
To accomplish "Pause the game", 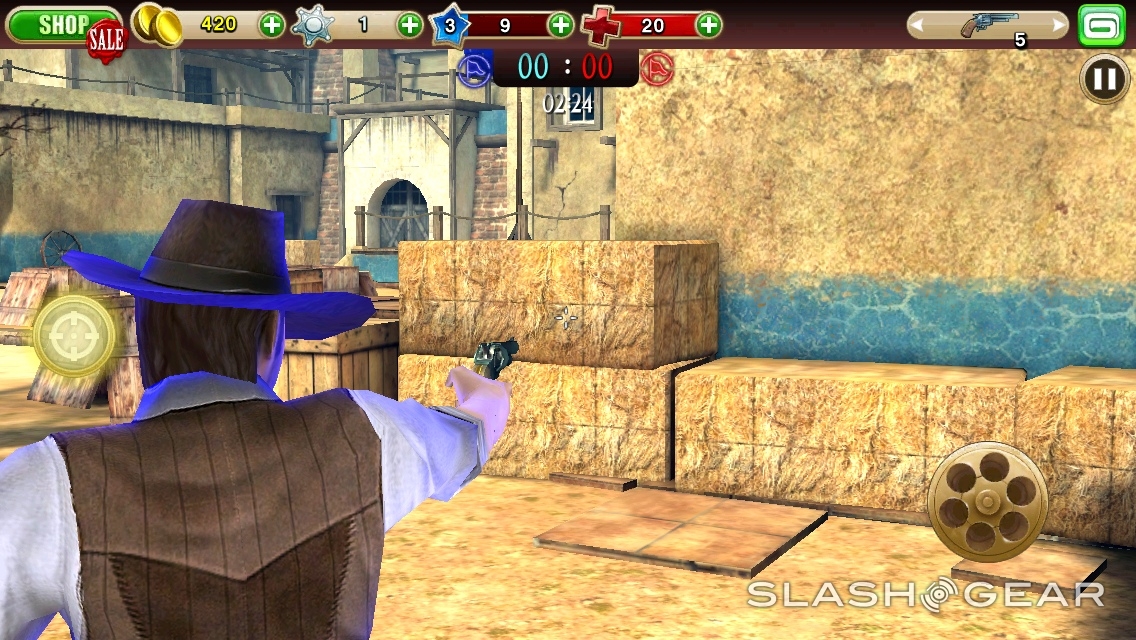I will [x=1104, y=79].
